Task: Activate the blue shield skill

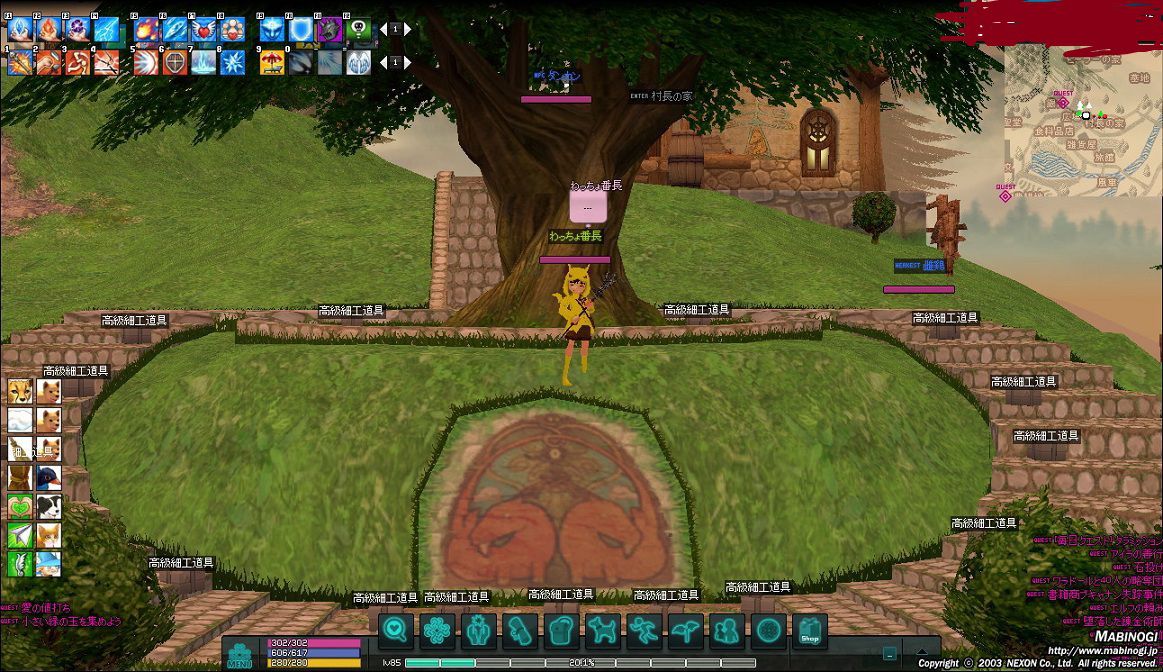Action: click(301, 30)
